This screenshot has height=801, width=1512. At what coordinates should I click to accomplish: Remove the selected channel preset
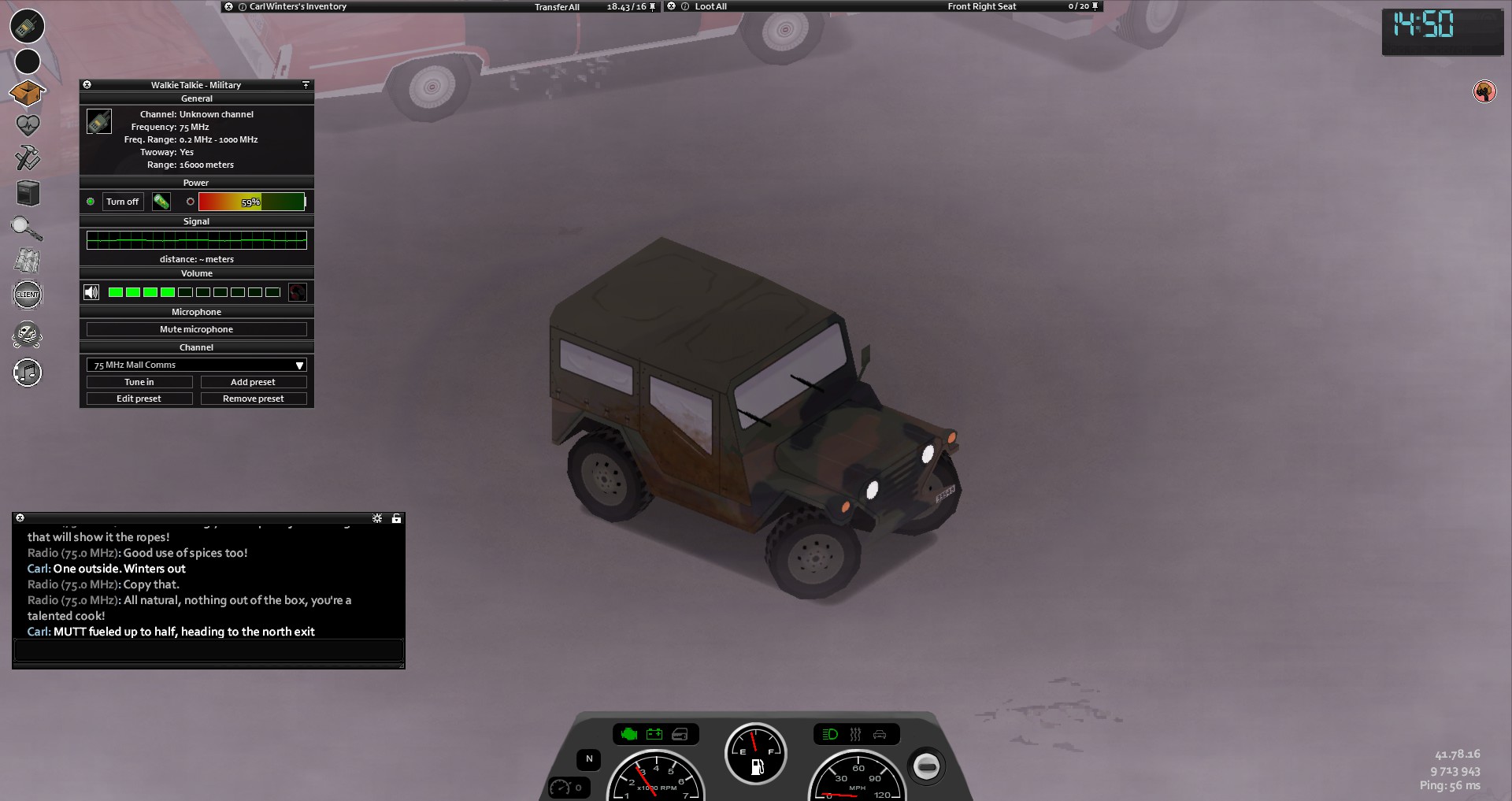[253, 399]
